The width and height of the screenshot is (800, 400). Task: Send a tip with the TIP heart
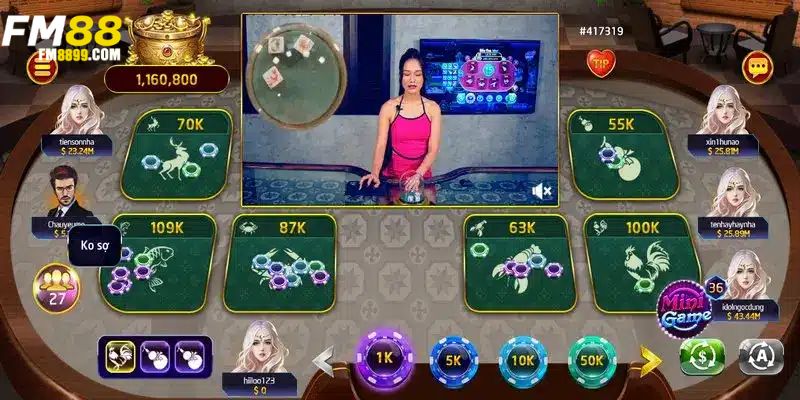point(602,65)
